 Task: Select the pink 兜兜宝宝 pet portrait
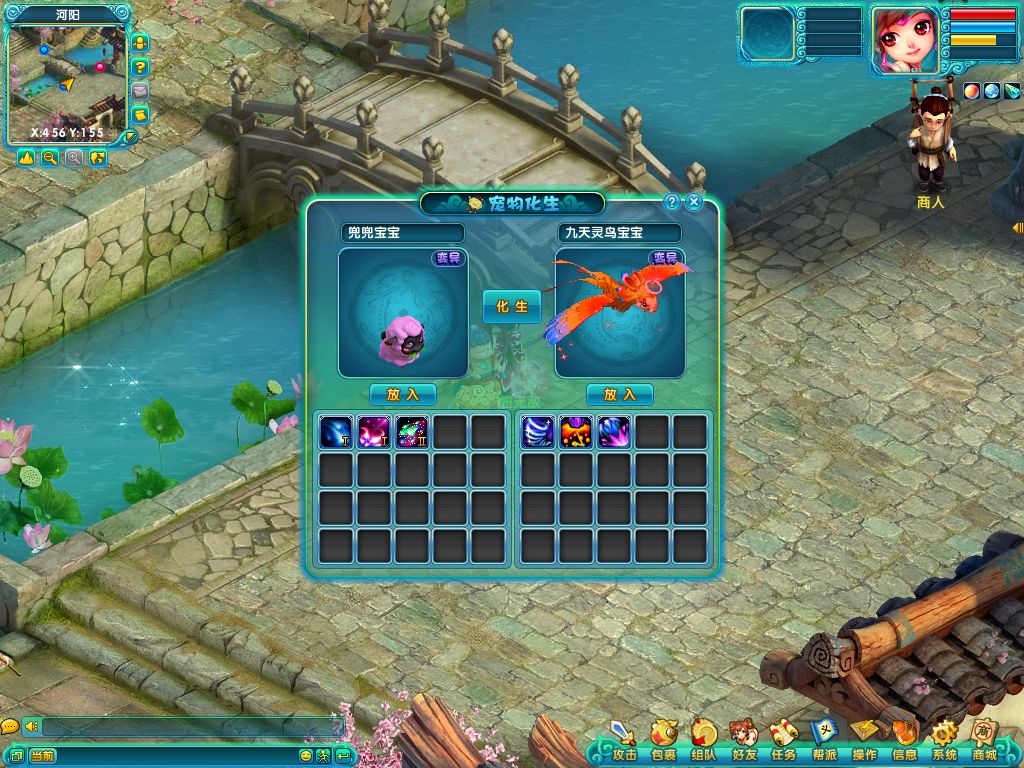click(402, 313)
